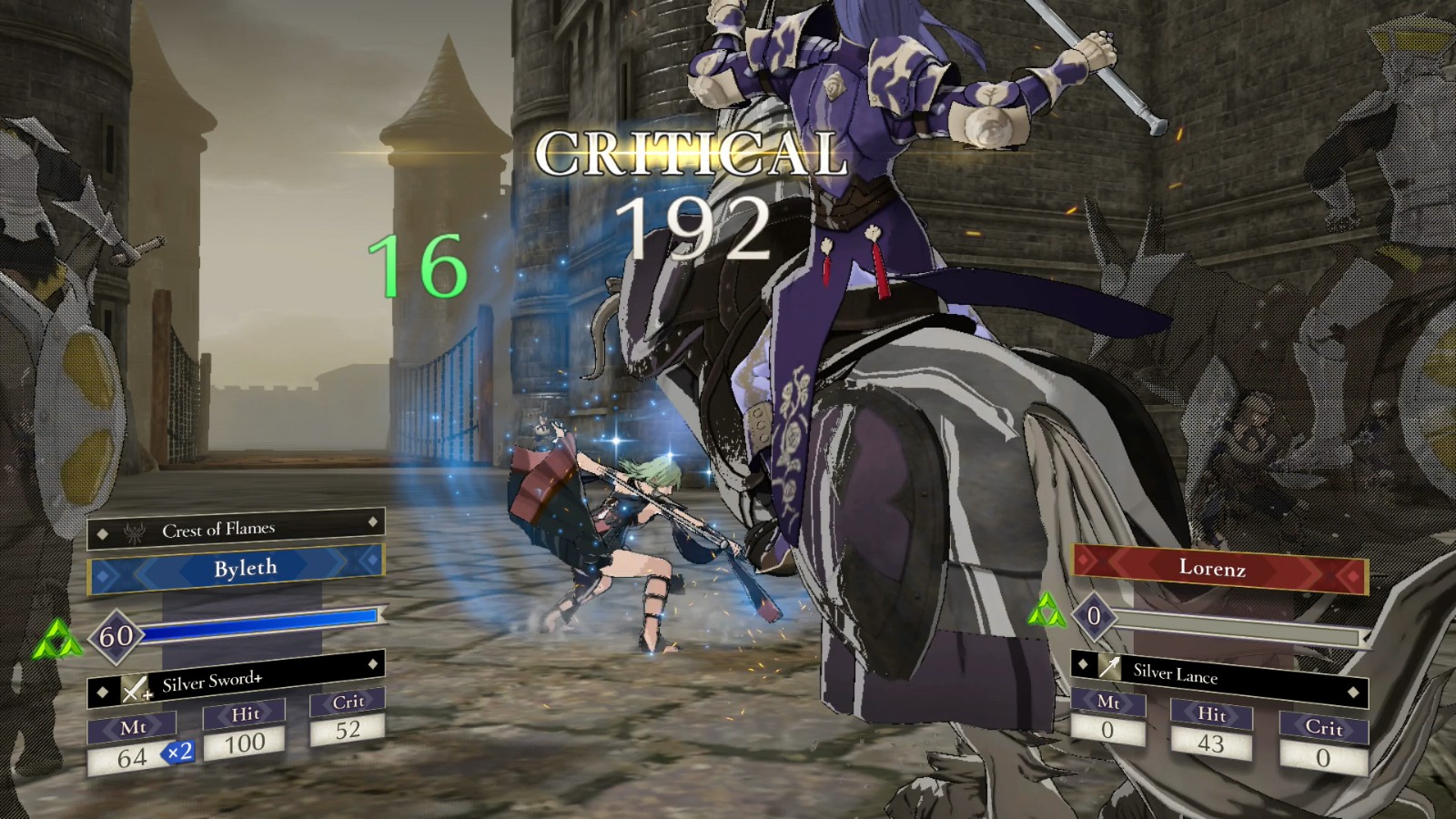Select the Lorenz name banner
The width and height of the screenshot is (1456, 819).
coord(1212,571)
